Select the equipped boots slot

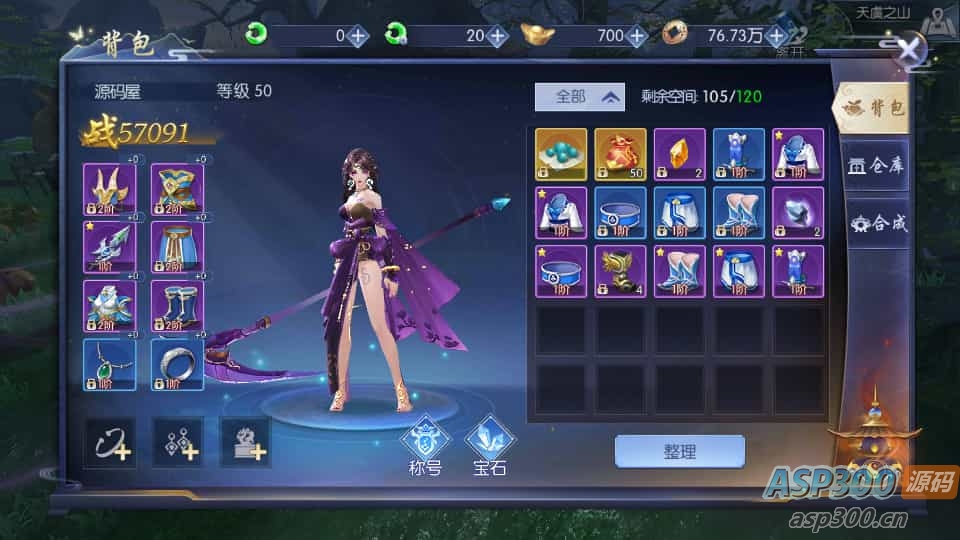177,306
